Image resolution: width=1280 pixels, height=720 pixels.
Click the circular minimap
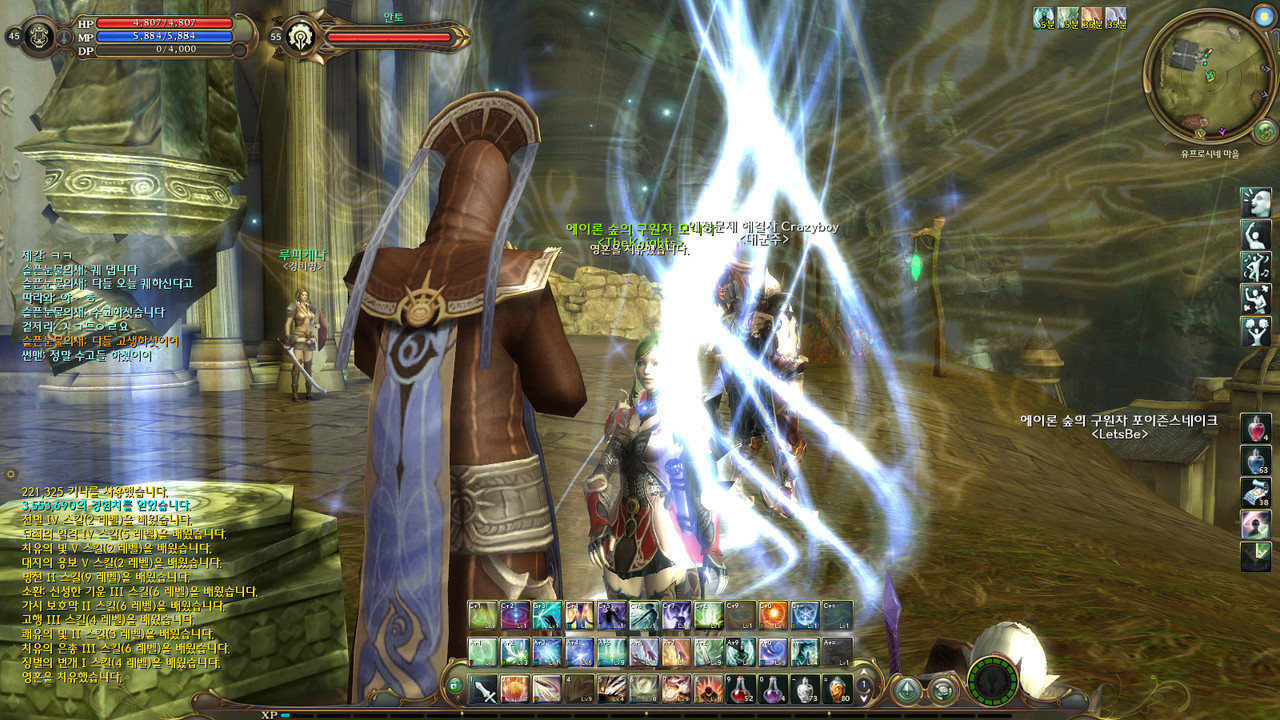coord(1210,77)
